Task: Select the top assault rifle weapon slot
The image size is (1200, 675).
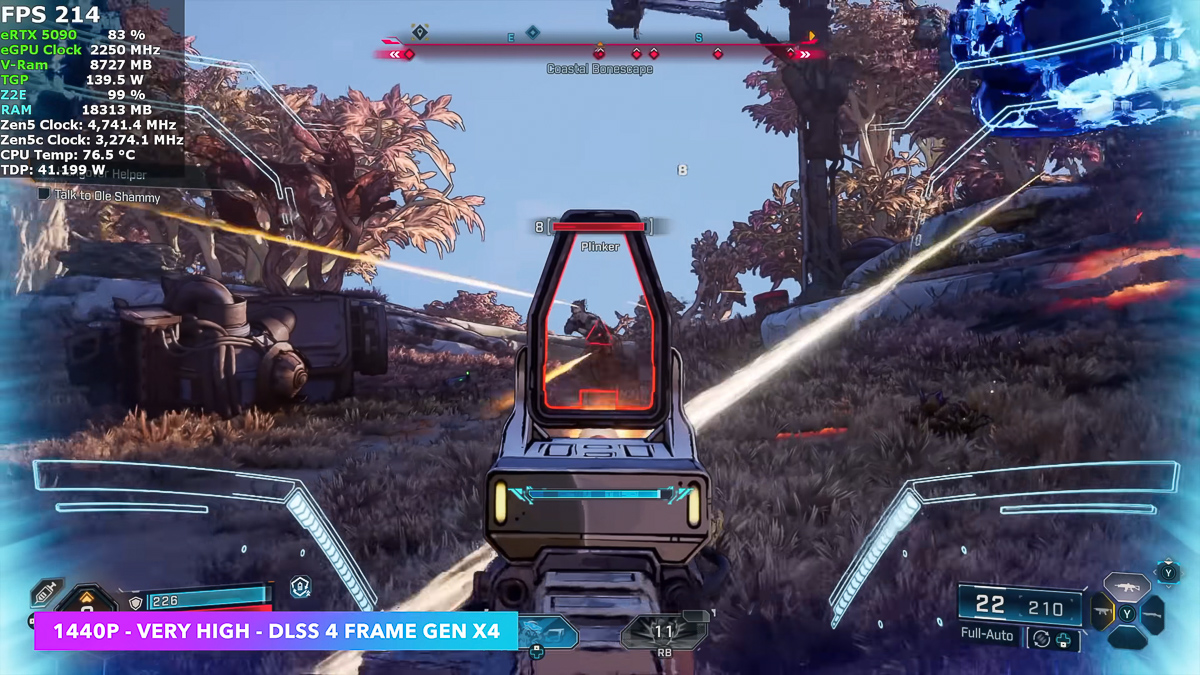Action: [x=1126, y=588]
